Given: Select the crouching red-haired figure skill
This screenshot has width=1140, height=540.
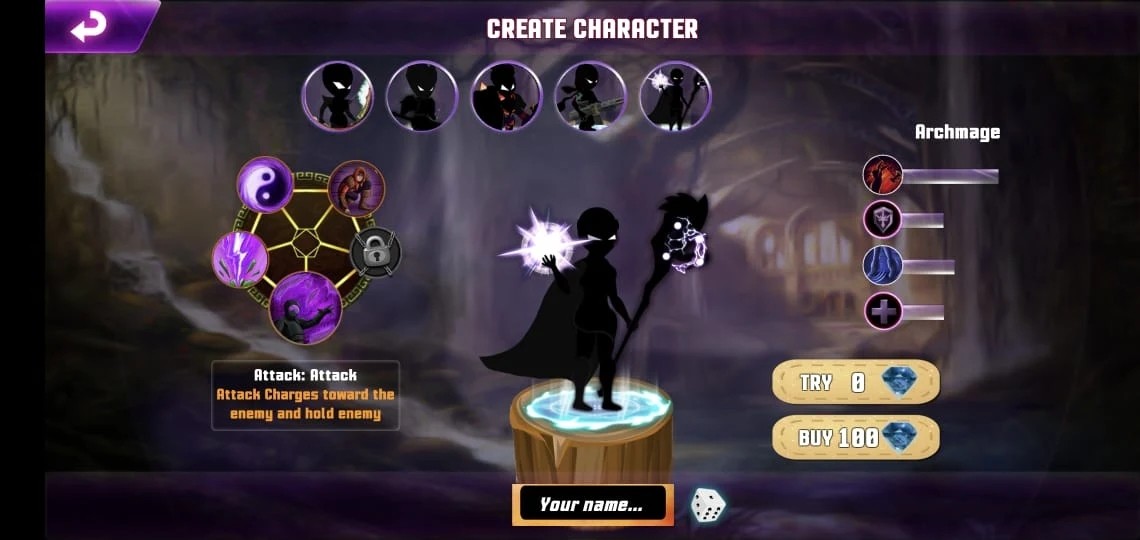Looking at the screenshot, I should 357,189.
